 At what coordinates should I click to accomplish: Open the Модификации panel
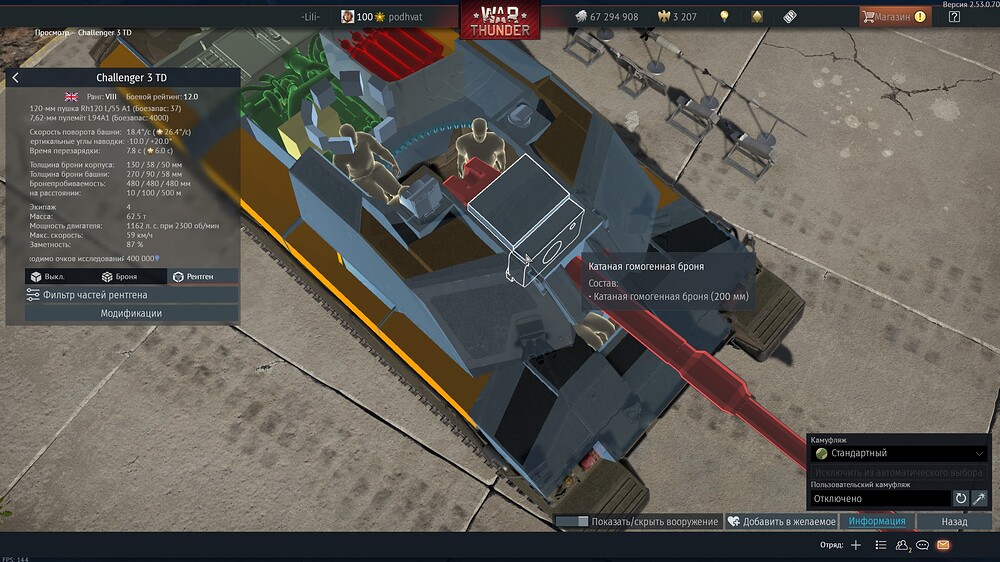(131, 313)
